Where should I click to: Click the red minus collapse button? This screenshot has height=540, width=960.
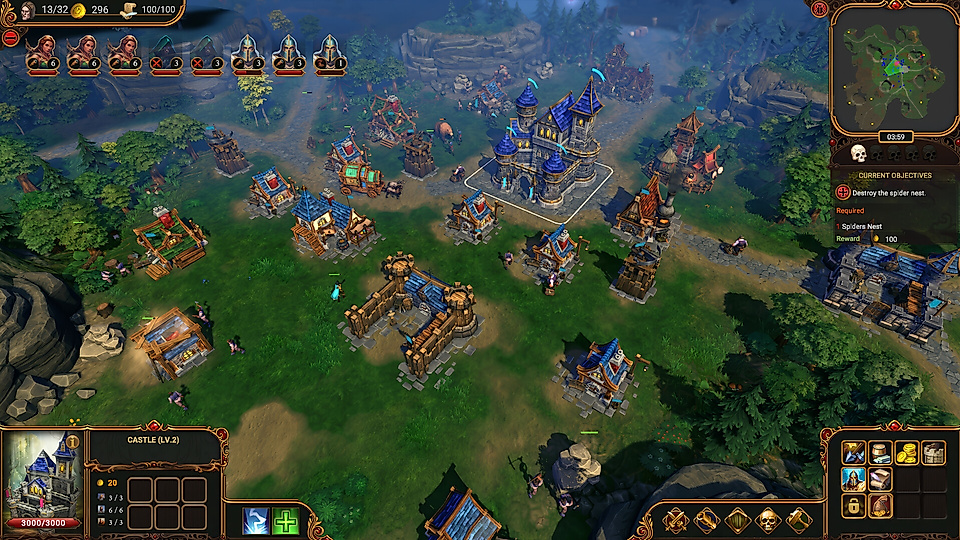(10, 37)
